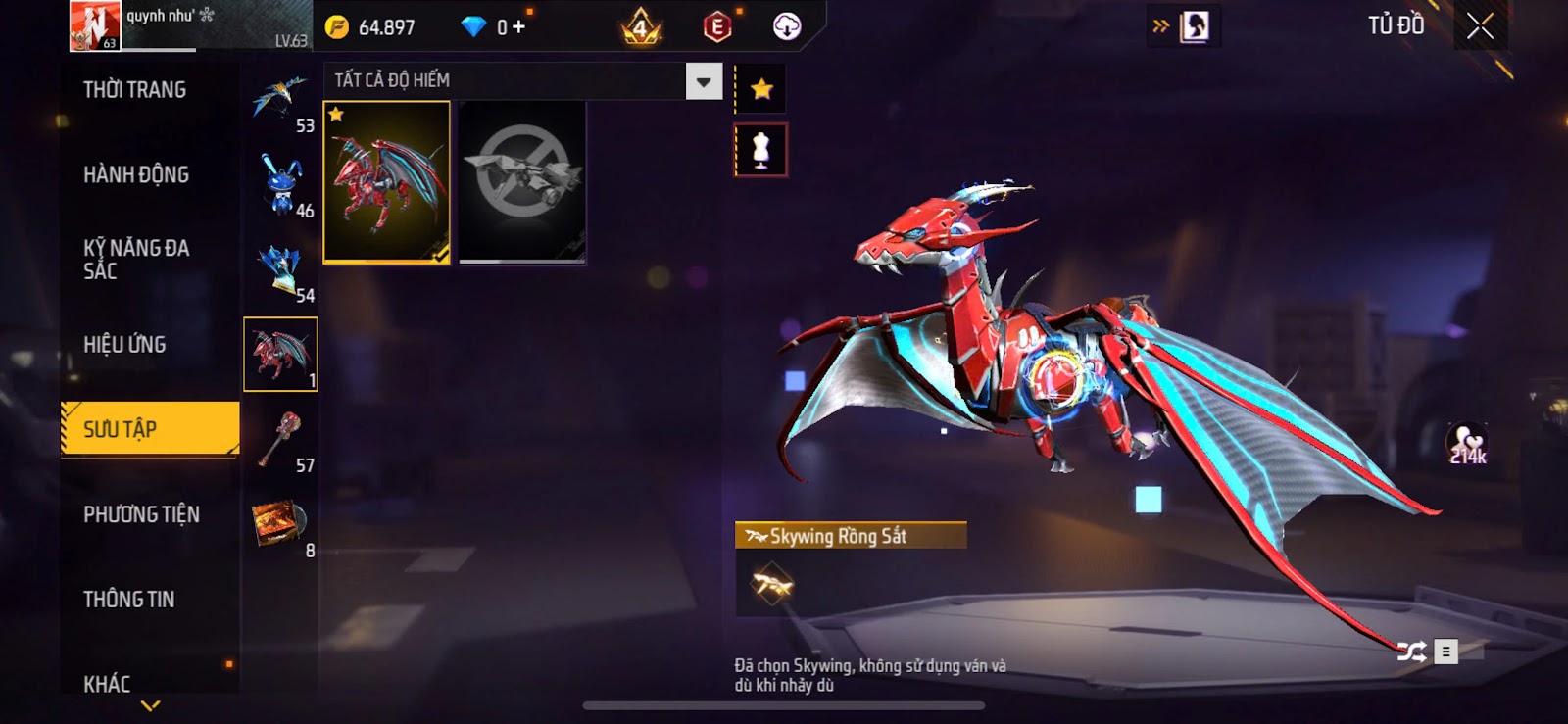Image resolution: width=1568 pixels, height=724 pixels.
Task: Open the Phương Tiện menu item
Action: [x=142, y=514]
